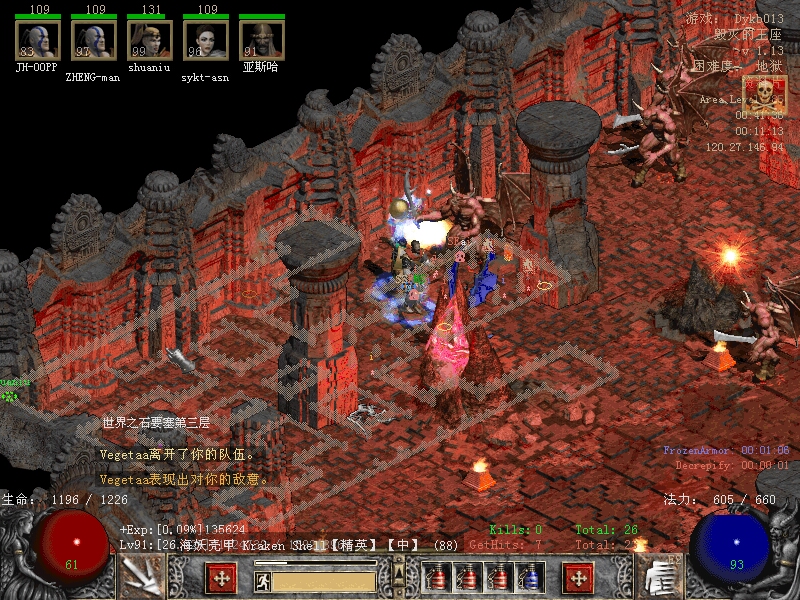Expand the mini panel arrow above the belt

tap(398, 572)
